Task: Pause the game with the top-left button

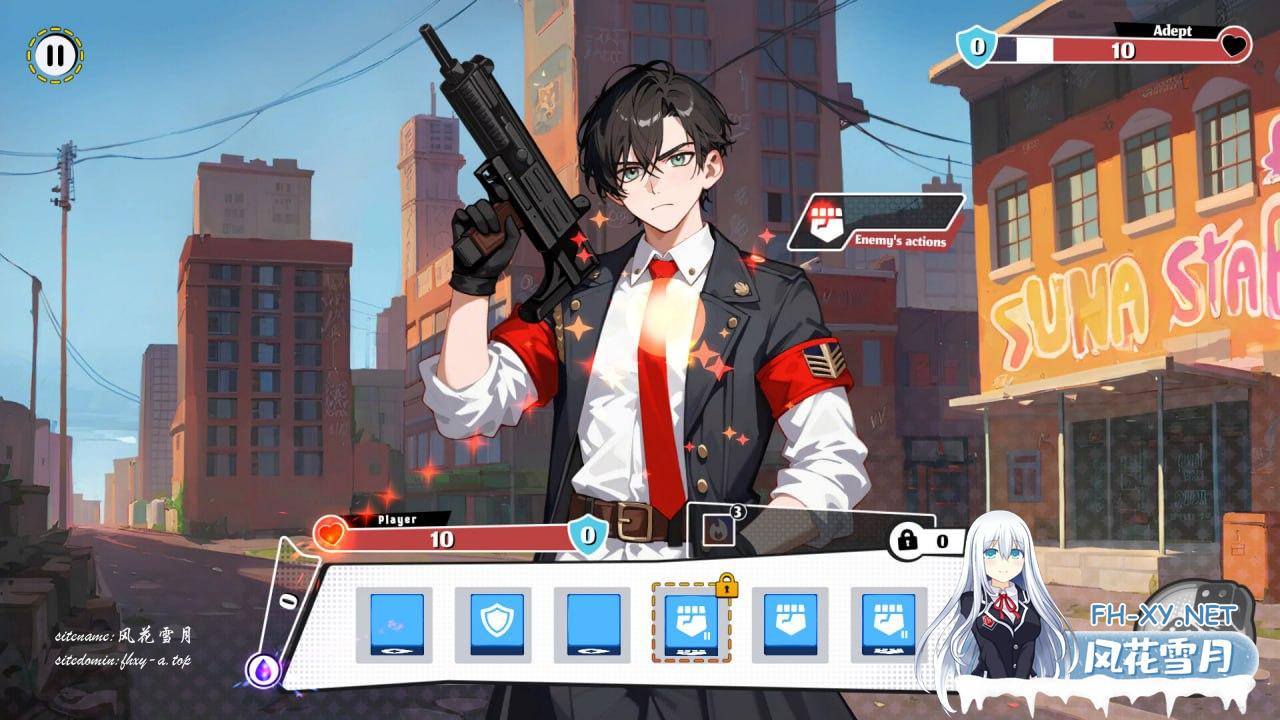Action: [x=56, y=55]
